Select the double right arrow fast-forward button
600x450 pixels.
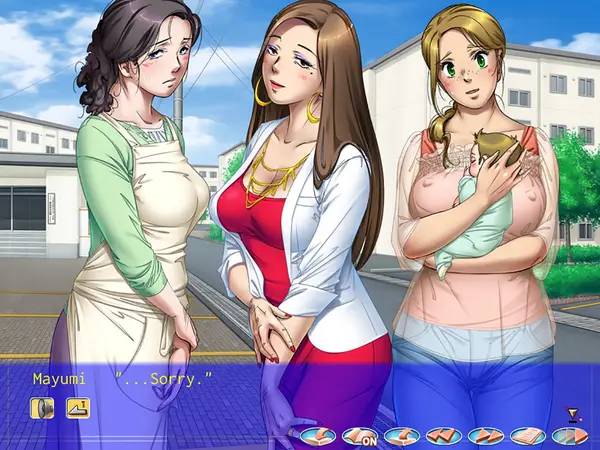click(485, 436)
